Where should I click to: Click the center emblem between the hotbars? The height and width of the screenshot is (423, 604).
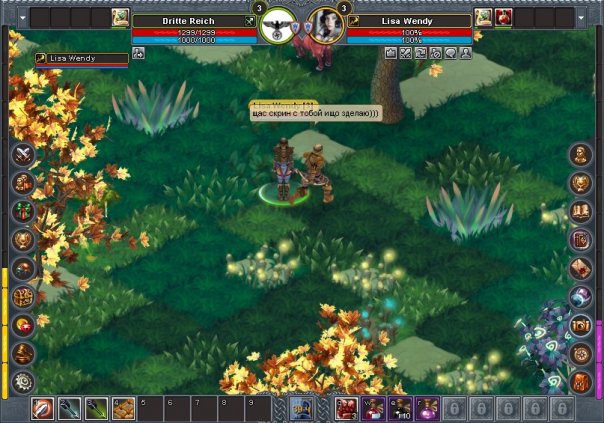coord(301,407)
